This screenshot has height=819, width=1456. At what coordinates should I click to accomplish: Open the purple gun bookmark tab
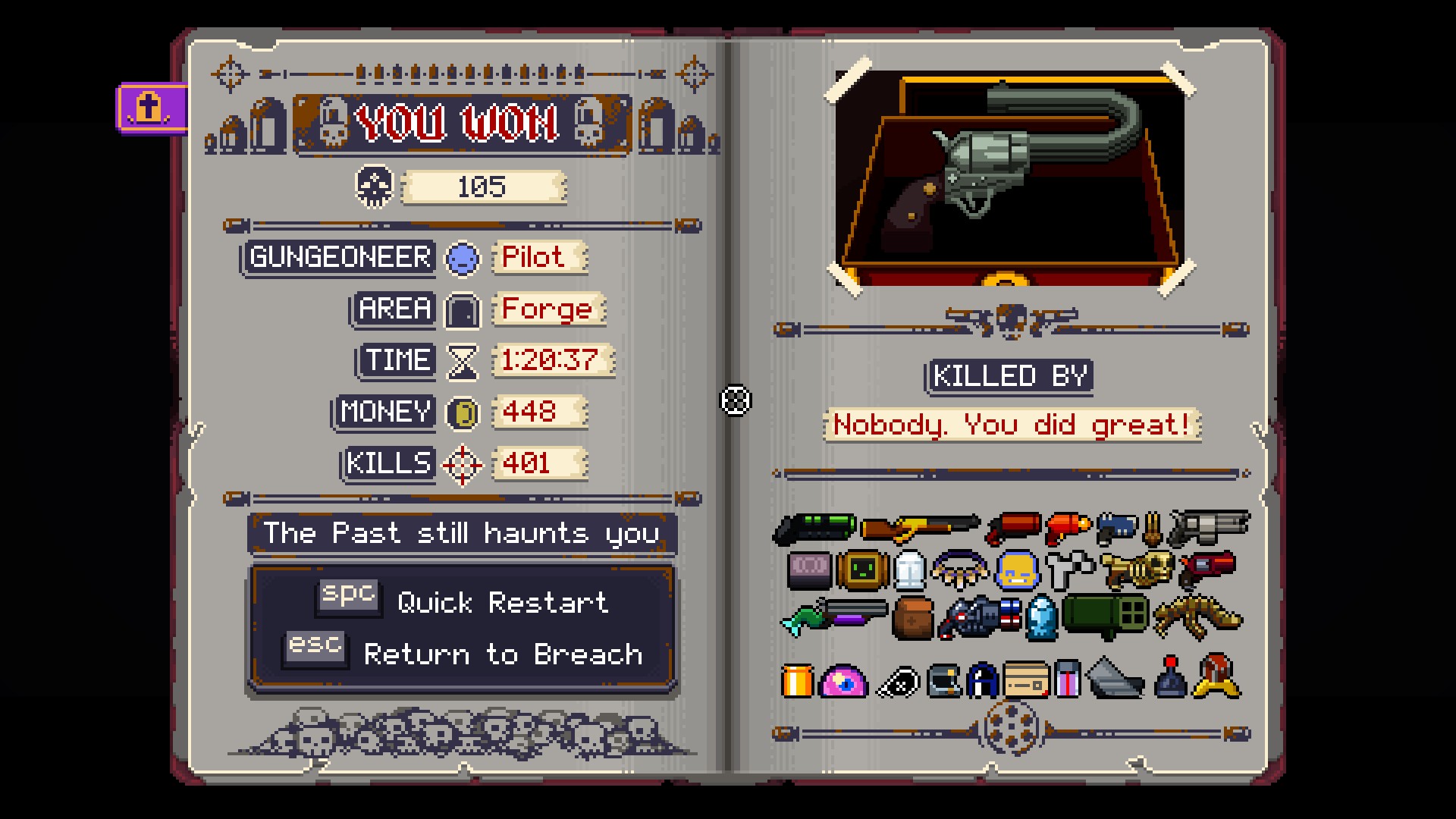(x=149, y=108)
